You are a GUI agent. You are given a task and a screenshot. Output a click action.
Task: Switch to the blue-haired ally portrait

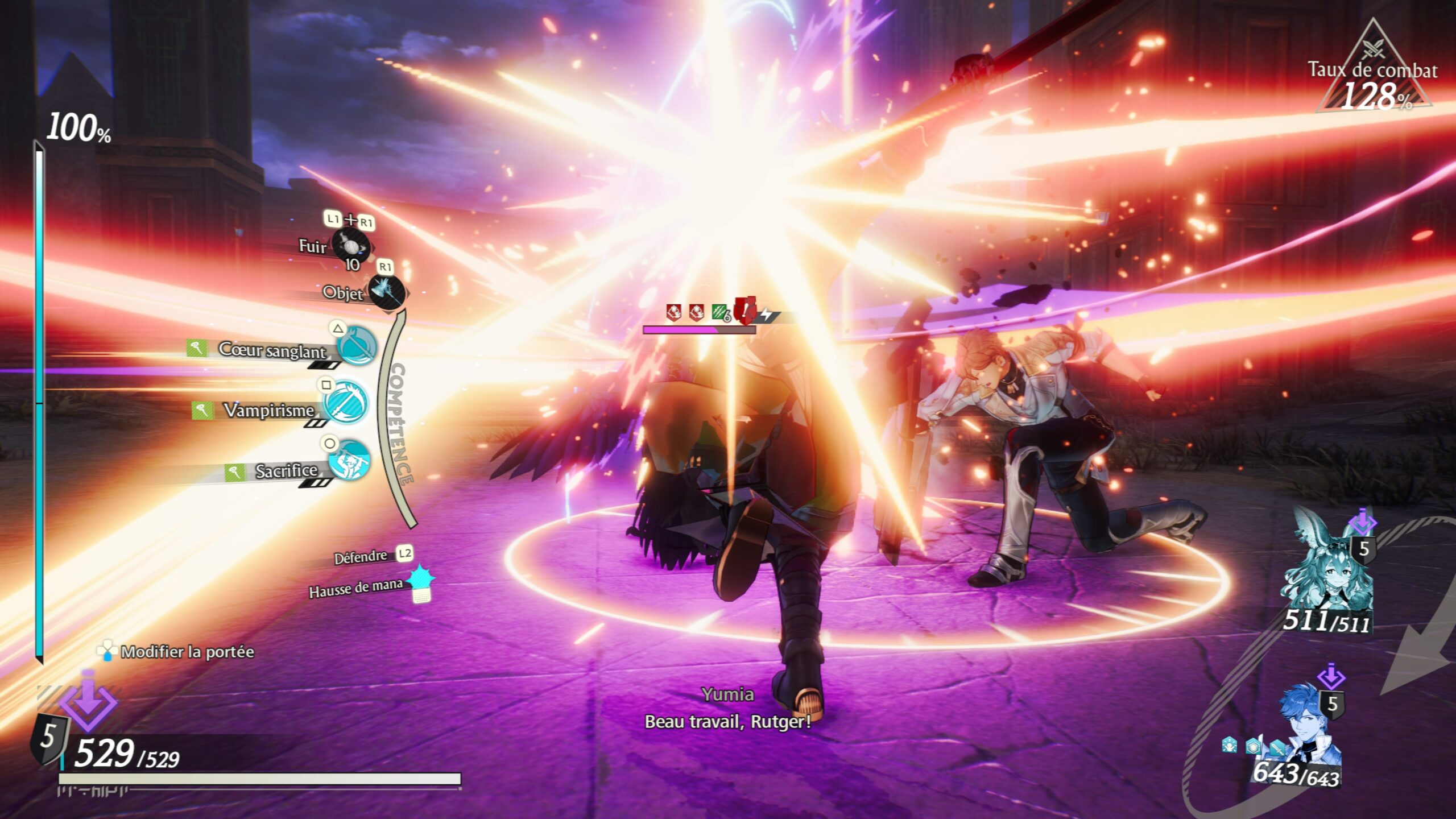pos(1308,731)
